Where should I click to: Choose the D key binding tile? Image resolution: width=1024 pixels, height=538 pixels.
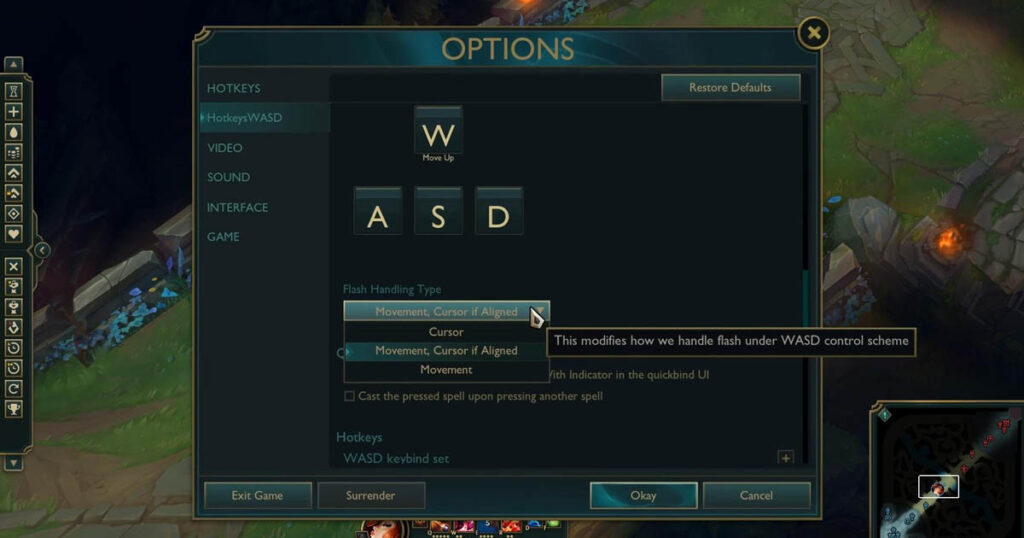click(x=498, y=215)
